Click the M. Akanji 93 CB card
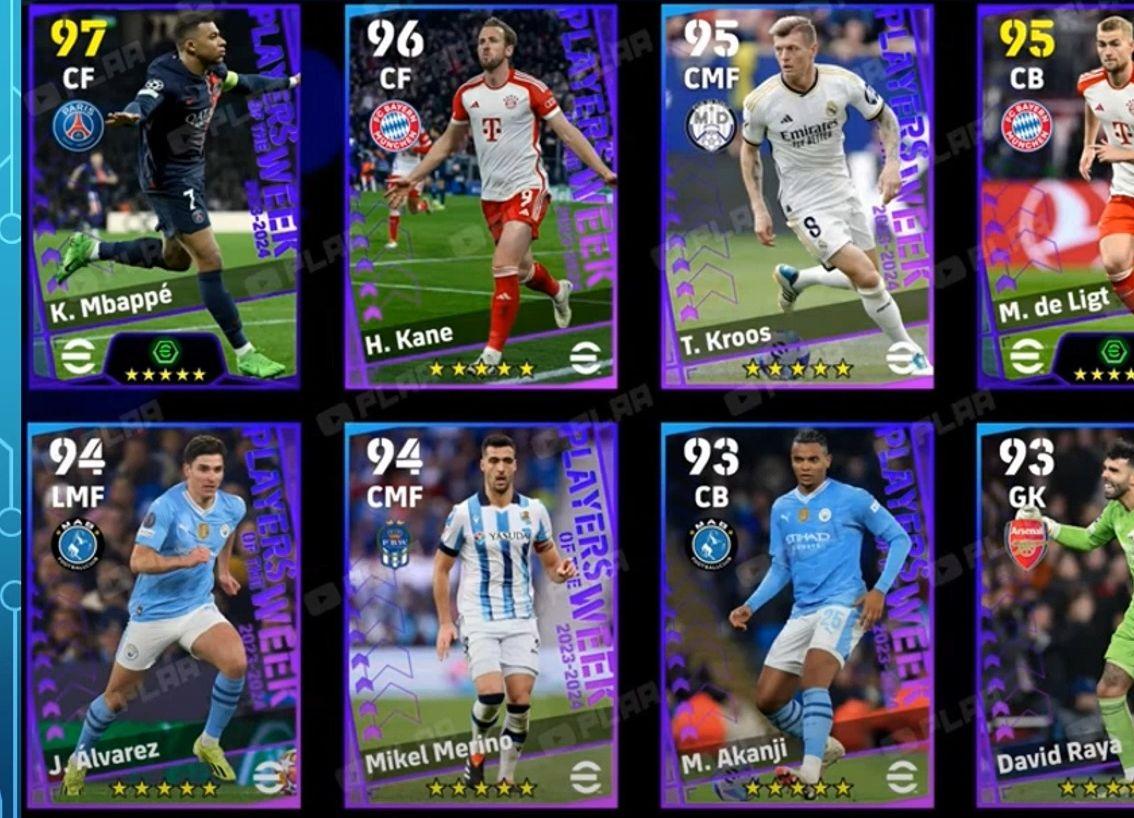The width and height of the screenshot is (1134, 818). pos(797,615)
